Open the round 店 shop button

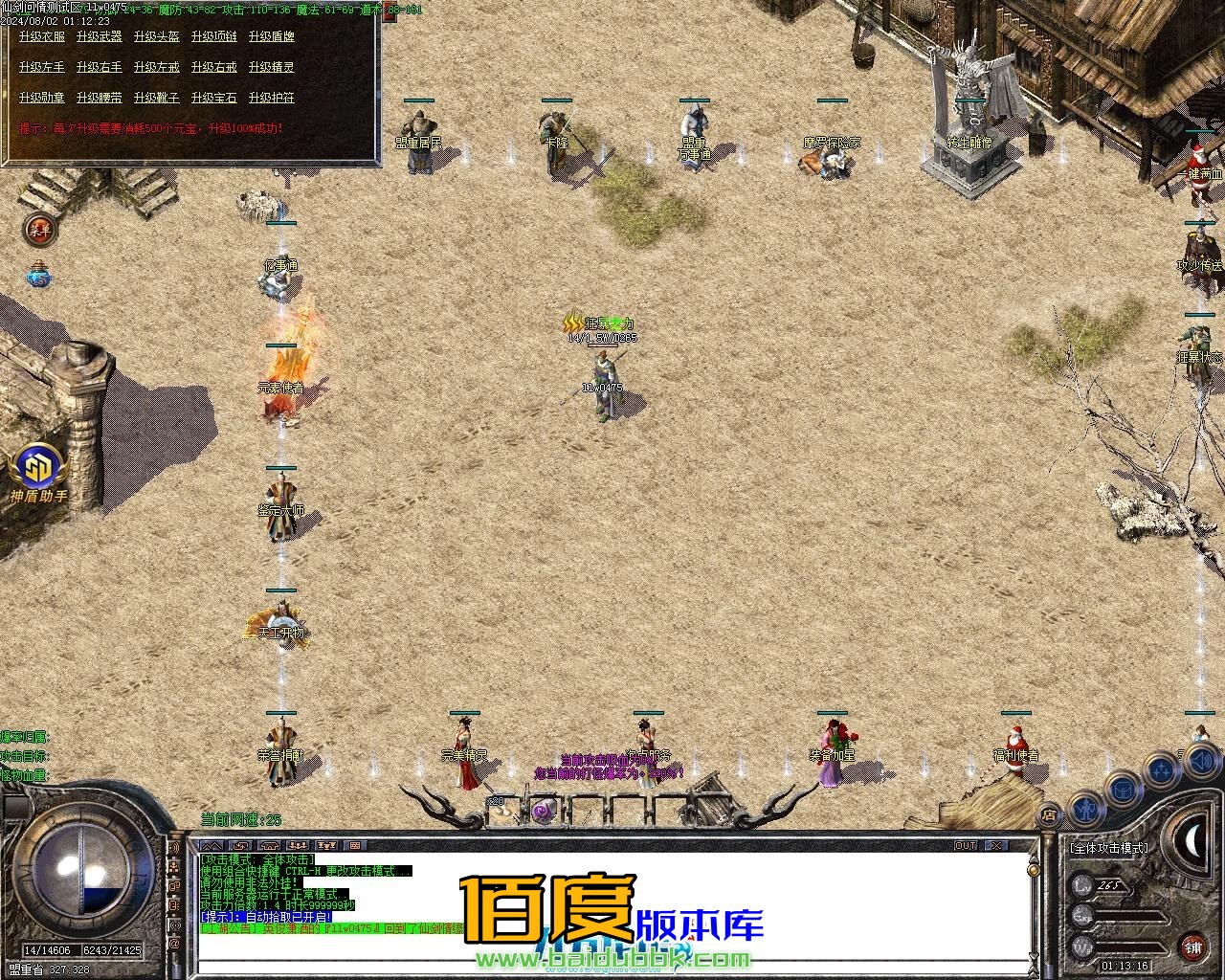1049,815
